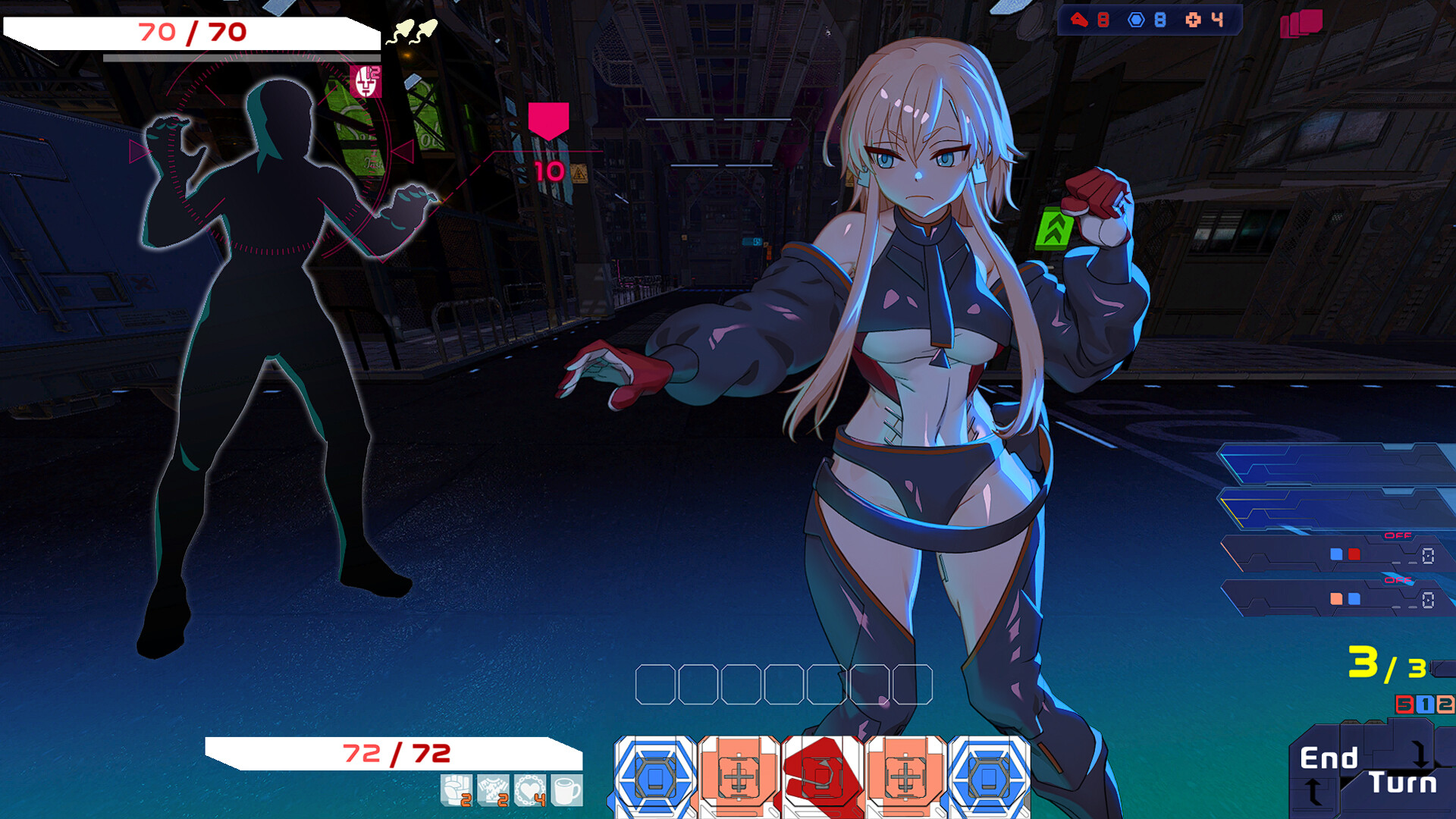Select the red attack resource icon showing 8
Screen dimensions: 1456x819
(1080, 20)
